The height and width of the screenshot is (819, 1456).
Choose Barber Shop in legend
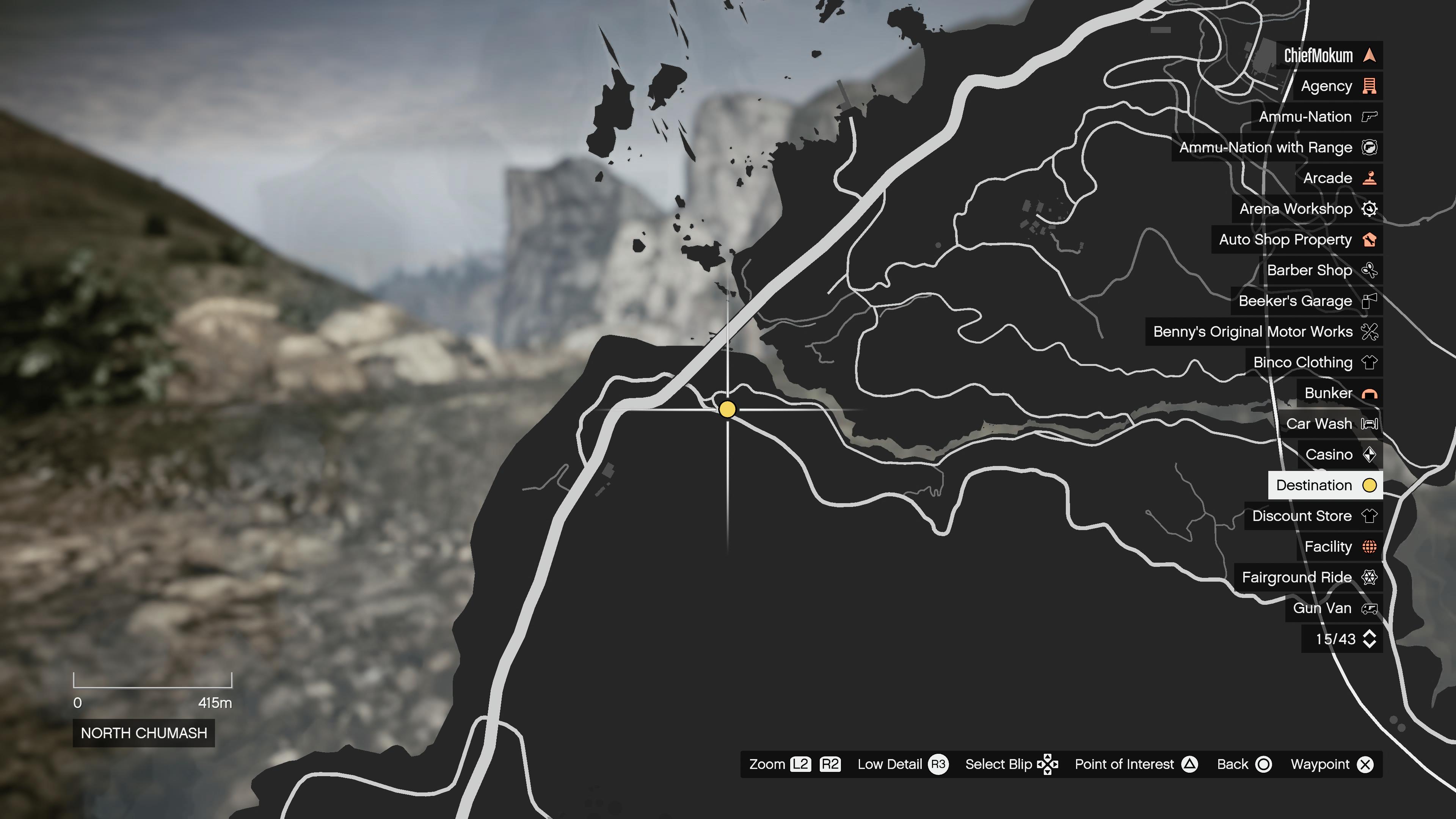(x=1320, y=270)
